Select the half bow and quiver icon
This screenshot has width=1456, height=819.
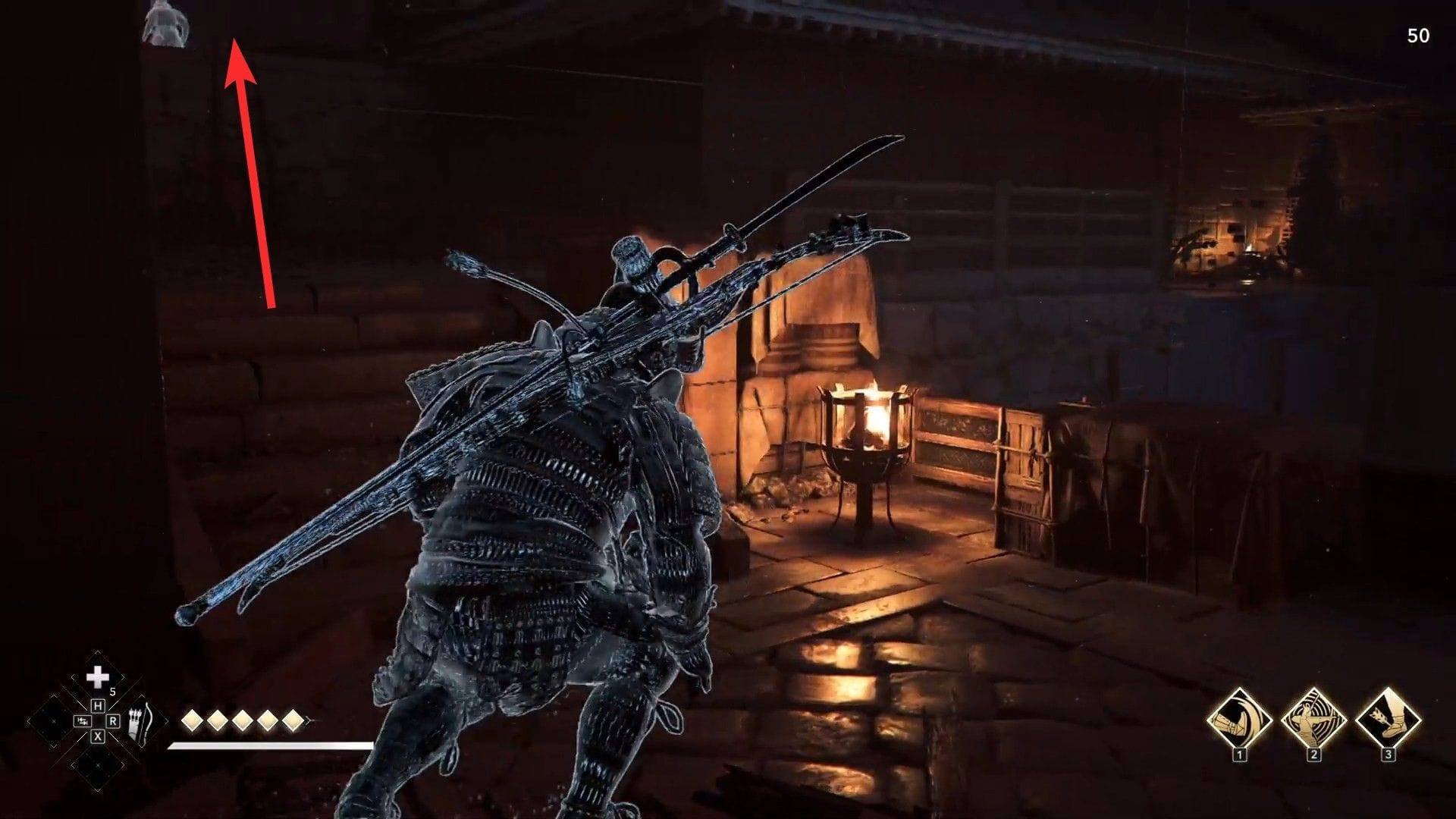[139, 723]
